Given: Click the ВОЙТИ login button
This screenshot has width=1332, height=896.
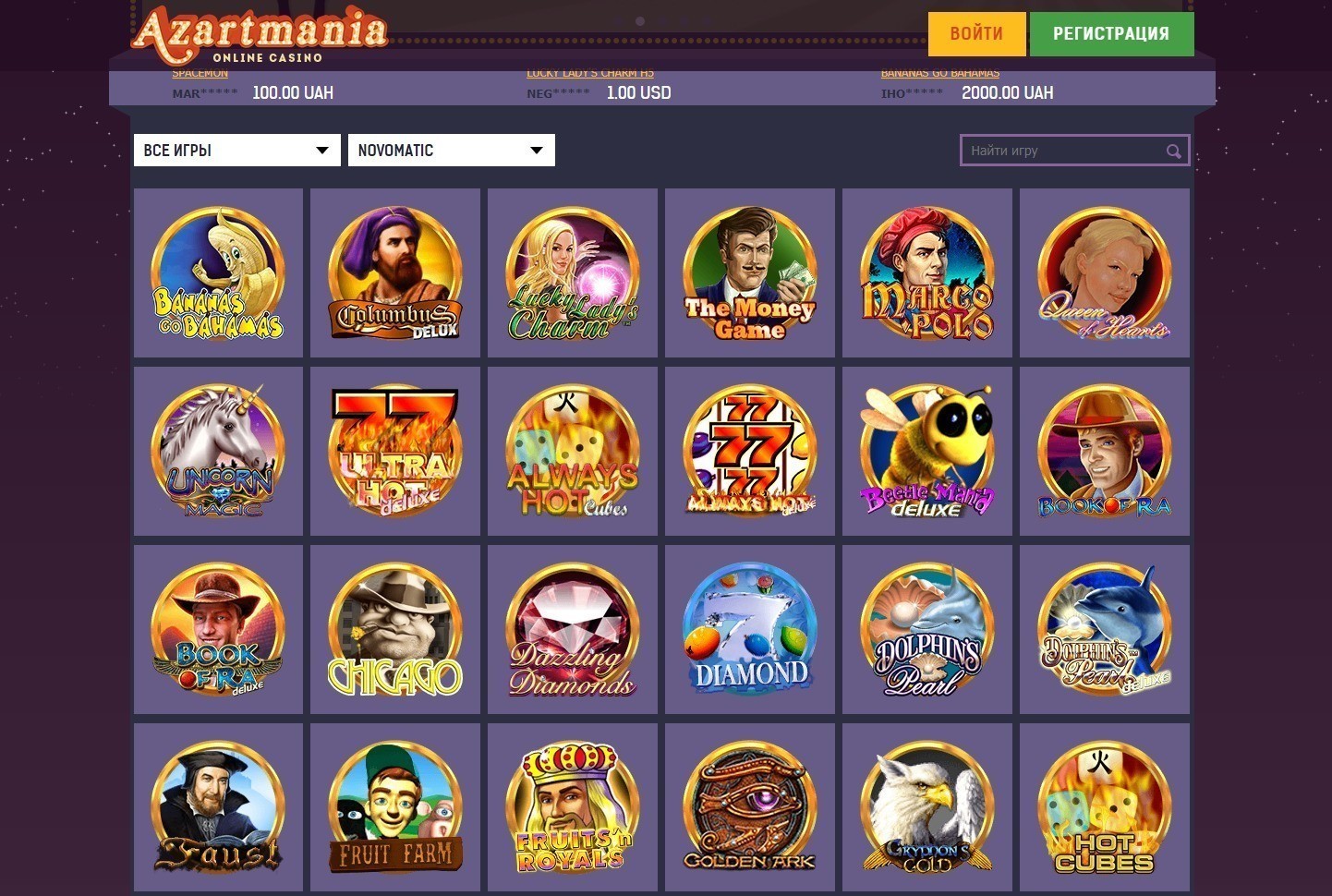Looking at the screenshot, I should coord(975,33).
